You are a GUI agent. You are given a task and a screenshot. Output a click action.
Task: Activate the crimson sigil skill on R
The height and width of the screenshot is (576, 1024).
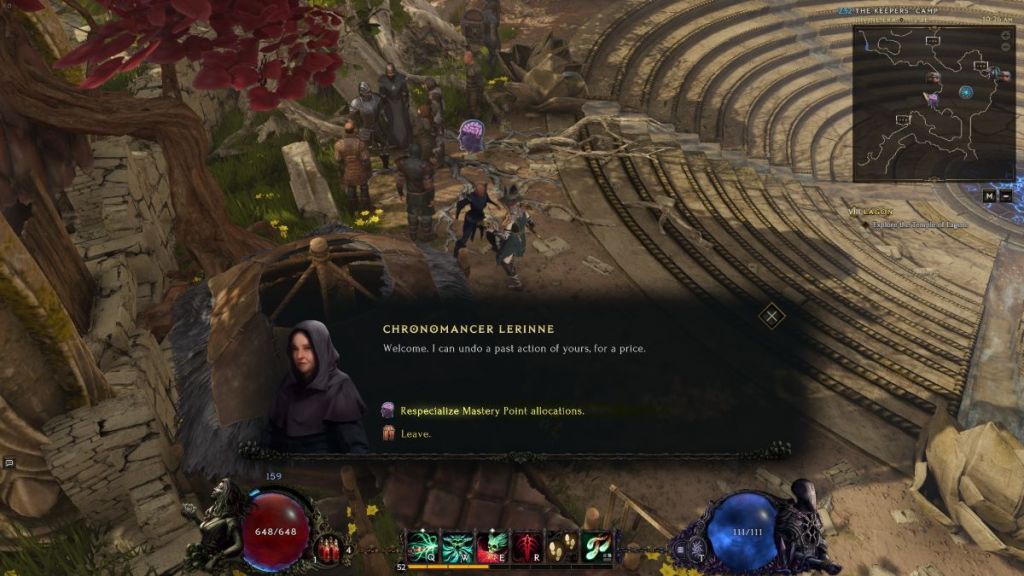[x=526, y=546]
